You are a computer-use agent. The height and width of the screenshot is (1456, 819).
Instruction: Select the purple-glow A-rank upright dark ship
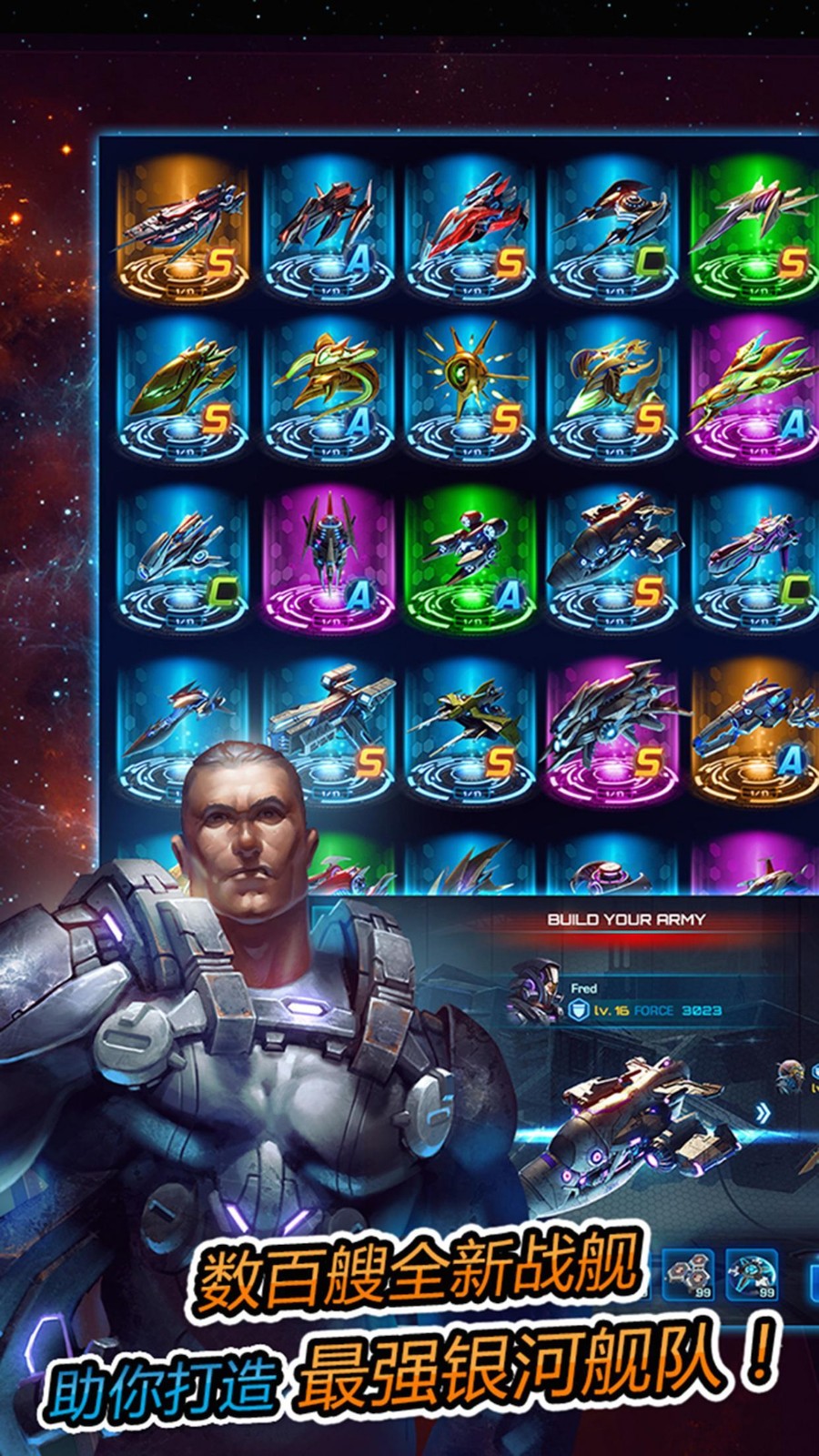click(326, 557)
